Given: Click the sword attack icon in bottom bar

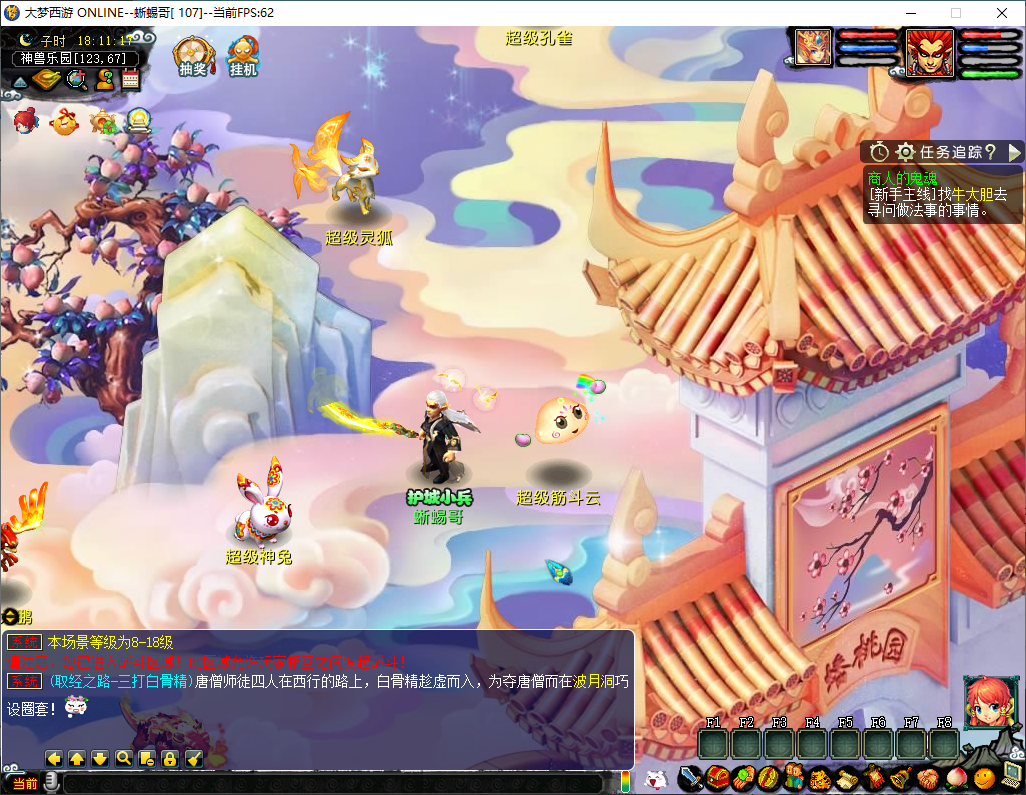Looking at the screenshot, I should pyautogui.click(x=690, y=777).
